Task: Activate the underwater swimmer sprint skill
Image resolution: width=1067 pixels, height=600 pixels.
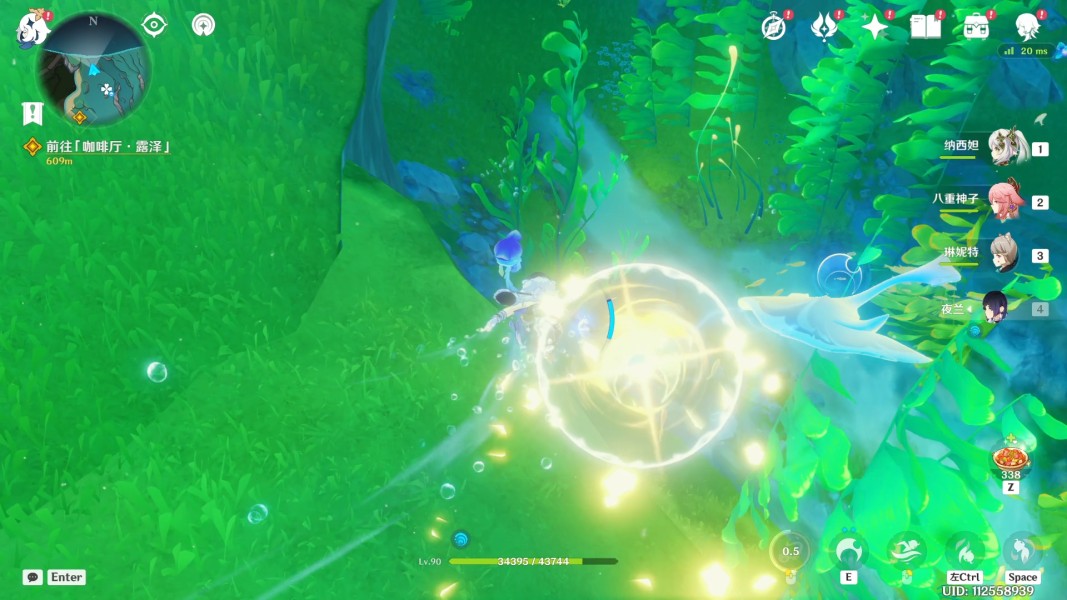Action: point(908,550)
